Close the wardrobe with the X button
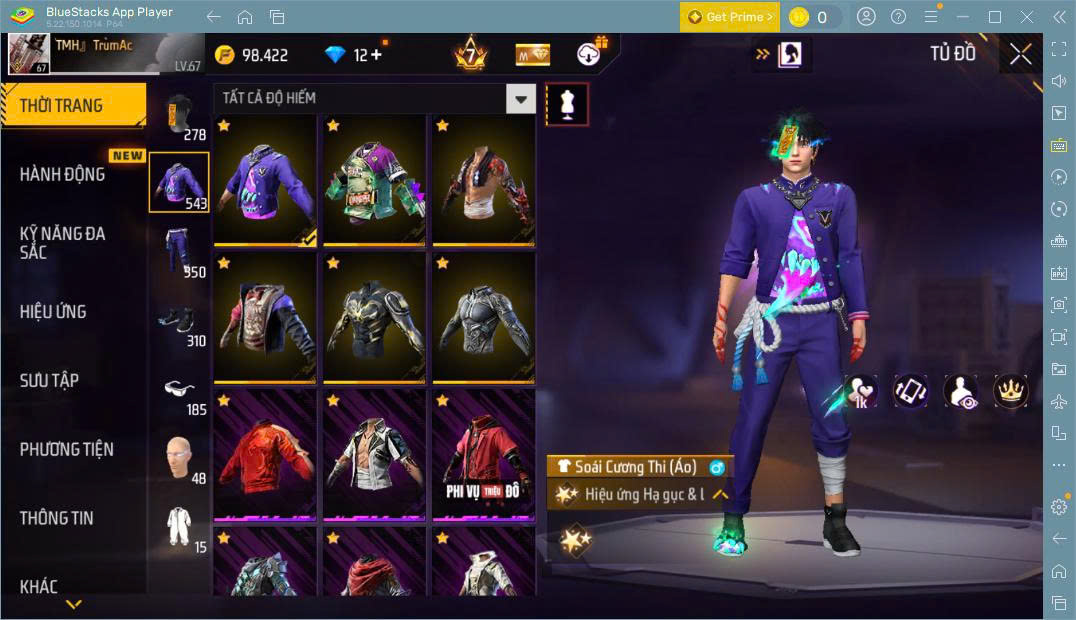The image size is (1076, 620). 1020,54
